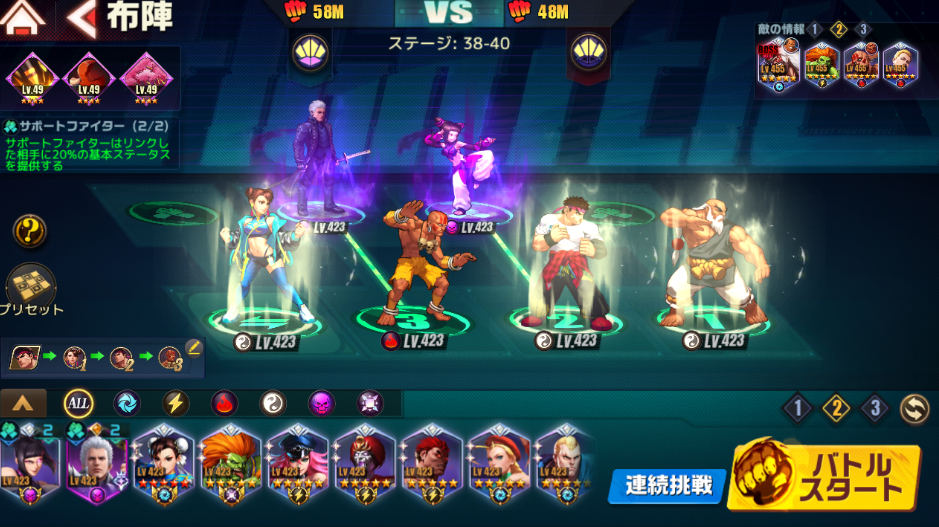Filter fighters by yin-yang element
Viewport: 939px width, 527px height.
(x=273, y=403)
